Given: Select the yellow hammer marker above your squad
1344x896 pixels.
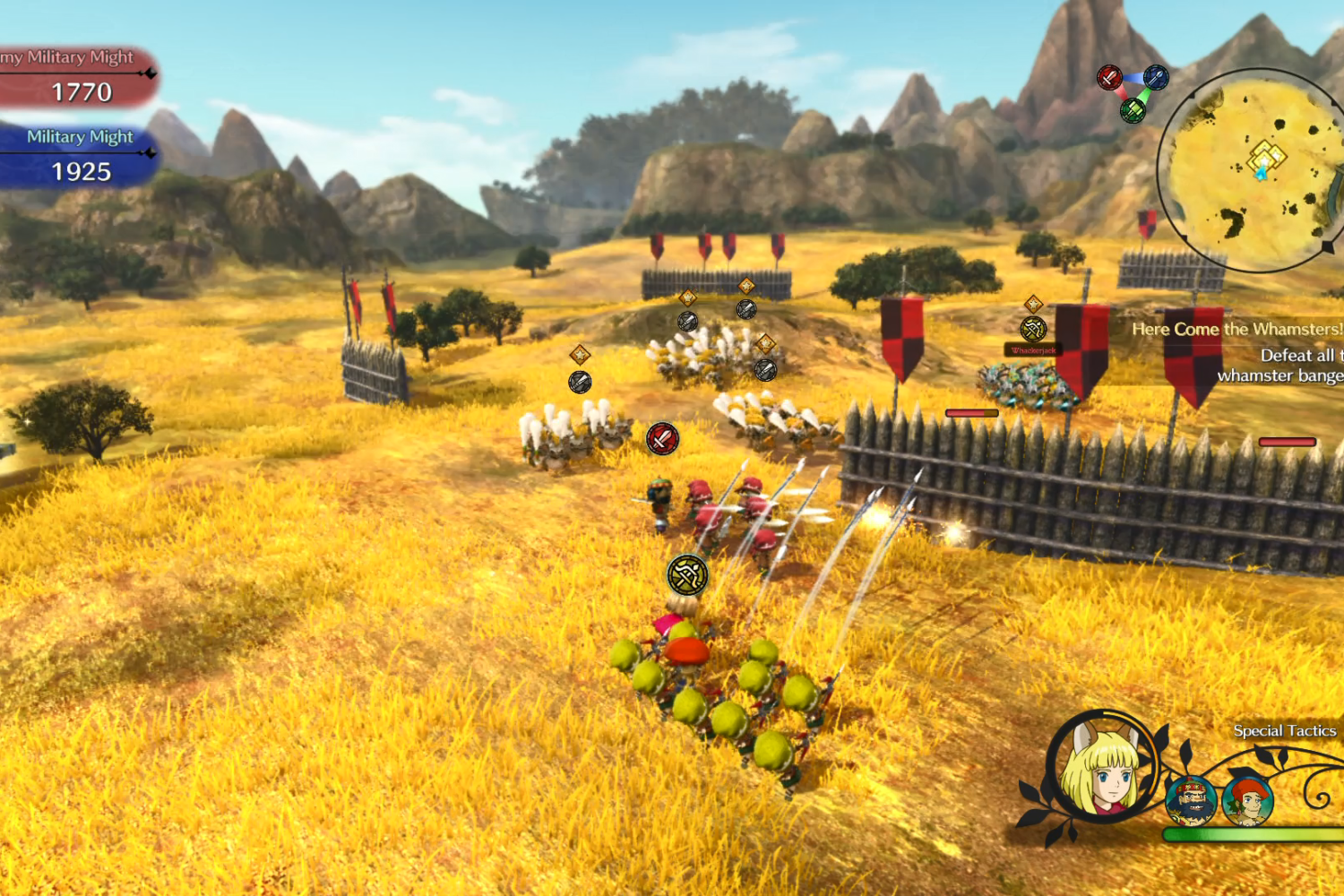Looking at the screenshot, I should tap(687, 575).
